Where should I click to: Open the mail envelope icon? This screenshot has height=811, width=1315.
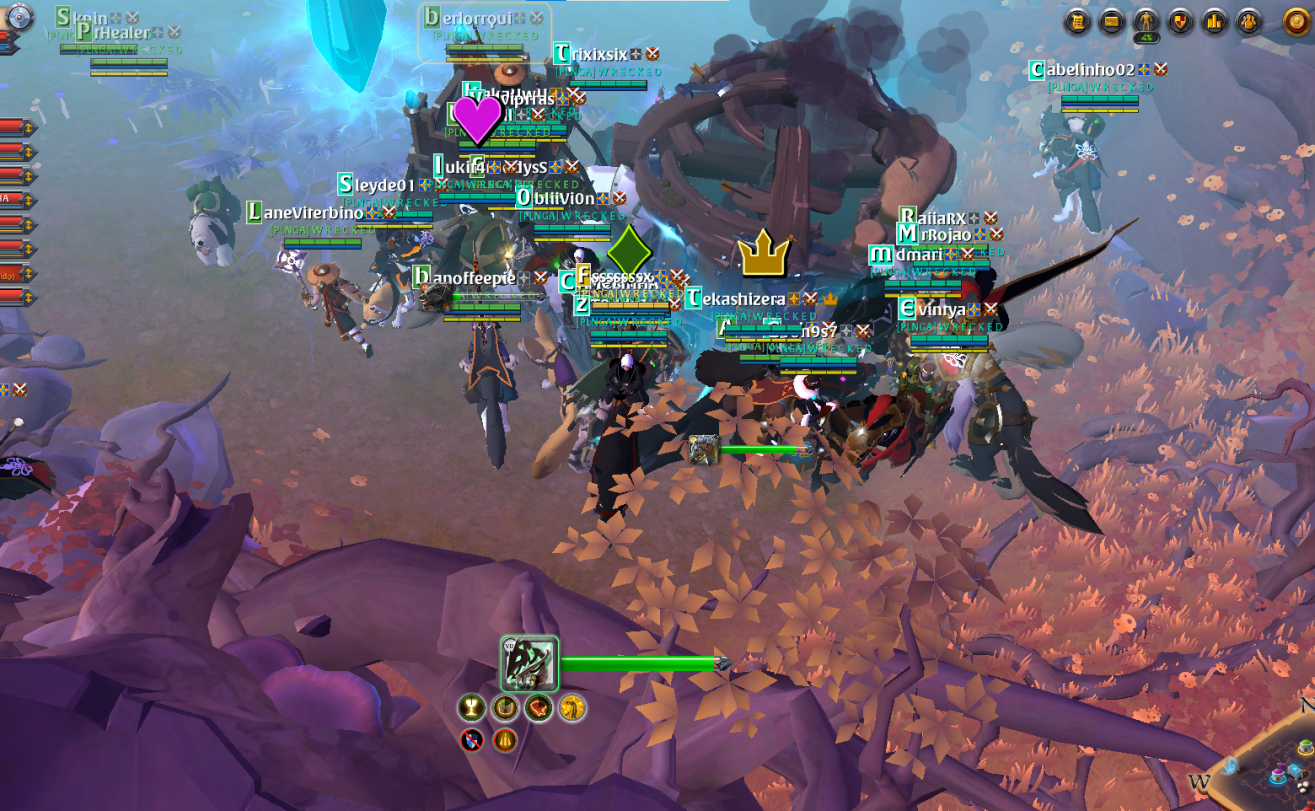1111,21
